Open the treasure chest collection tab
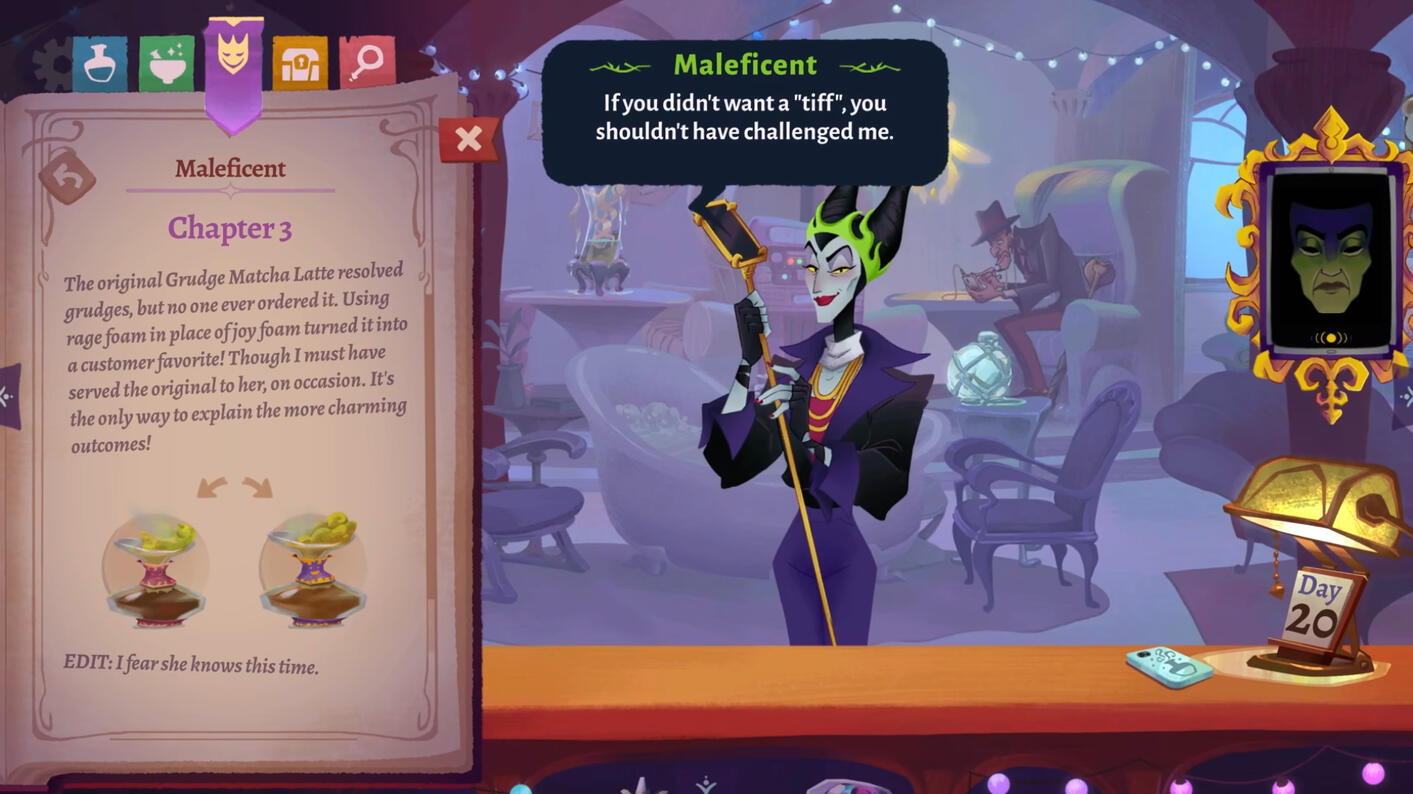The width and height of the screenshot is (1413, 794). [x=299, y=60]
